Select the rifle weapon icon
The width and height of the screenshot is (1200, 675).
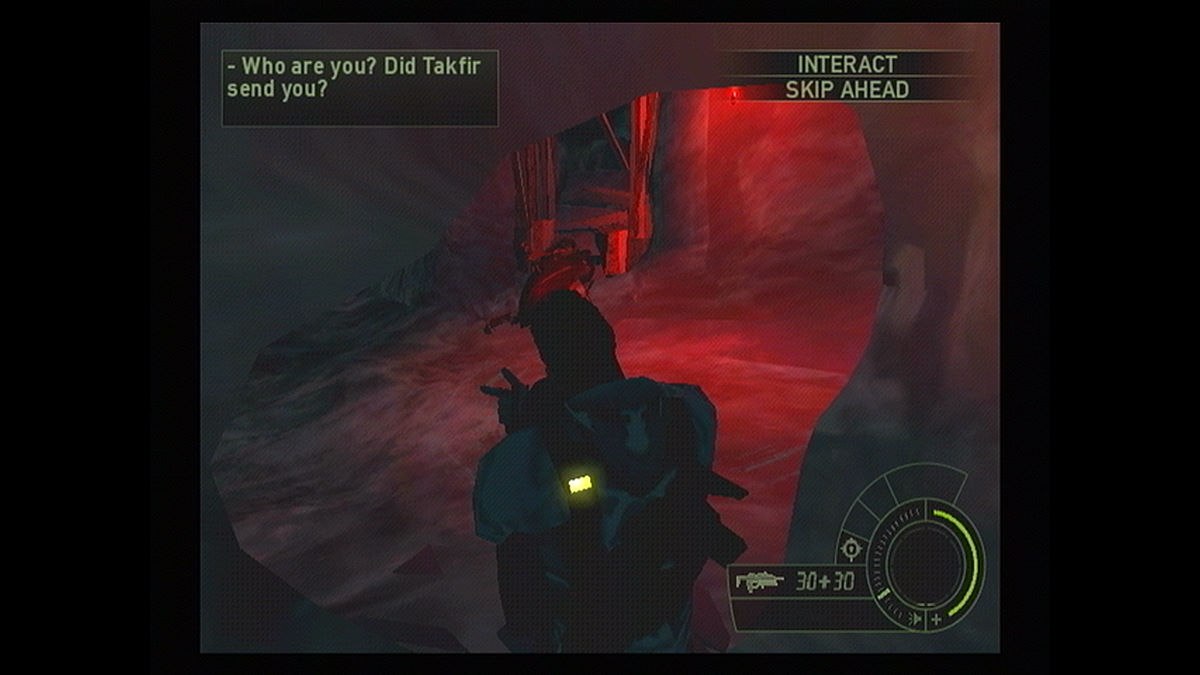(x=760, y=581)
